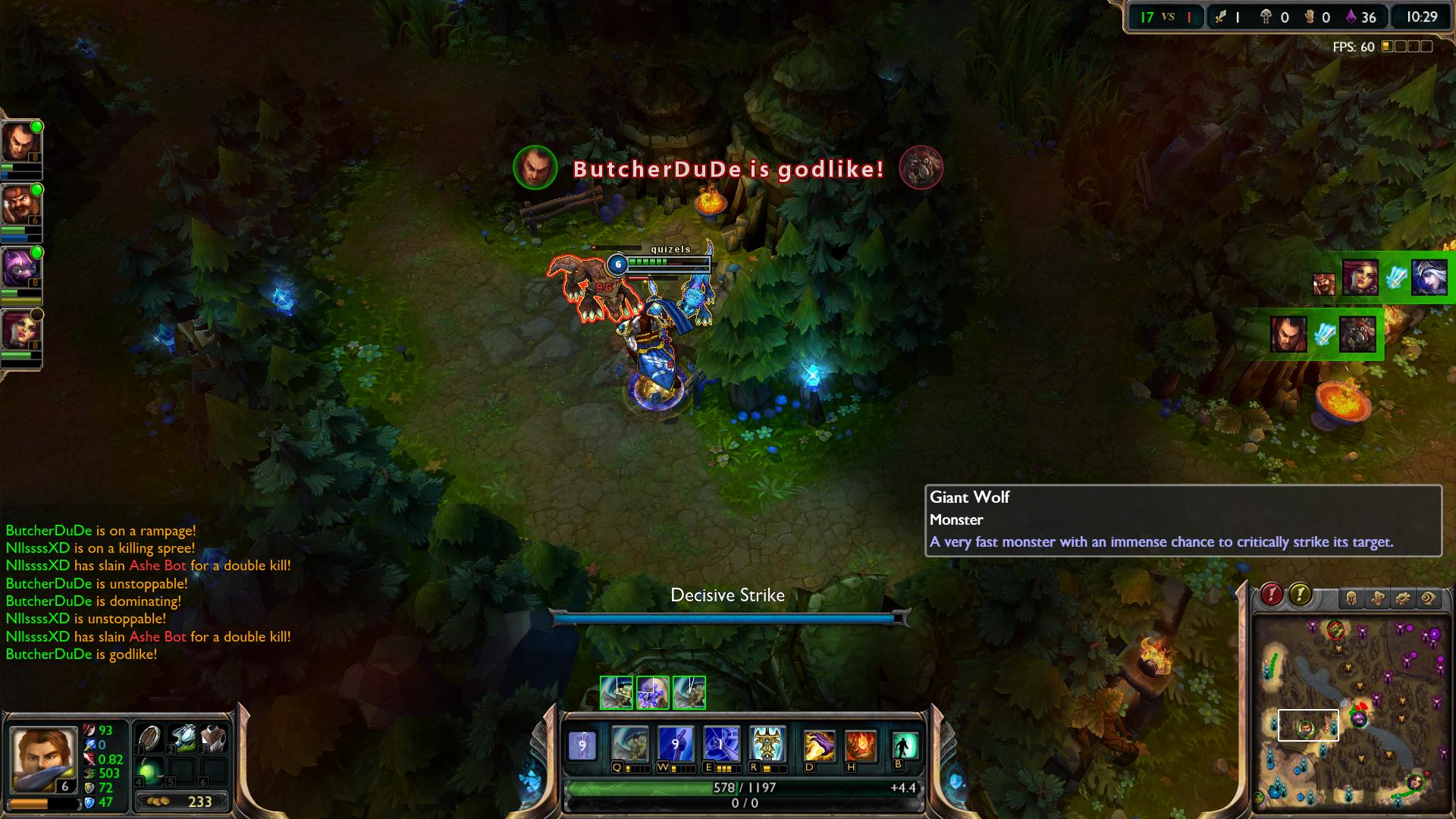The height and width of the screenshot is (819, 1456).
Task: Cast the Ignite summoner spell on H
Action: click(x=861, y=746)
